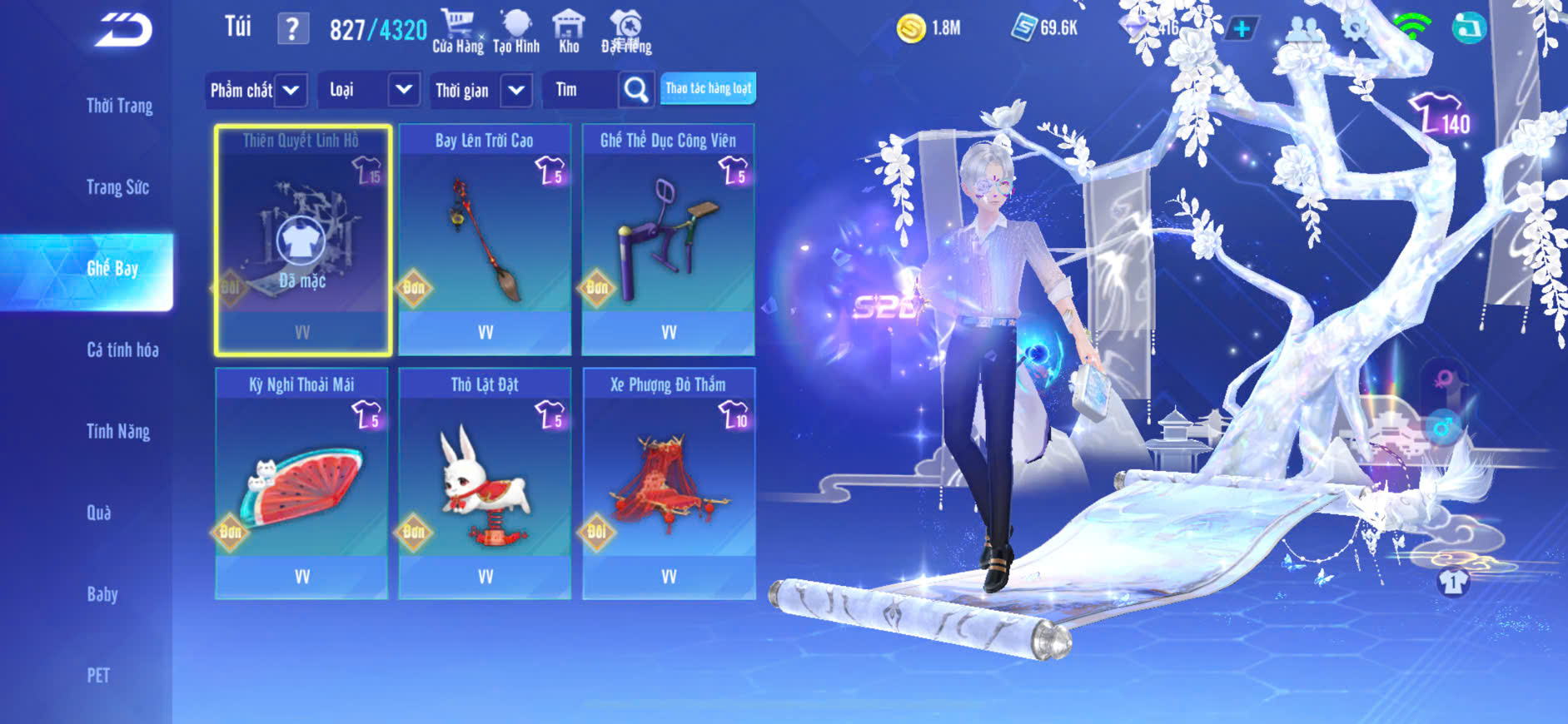Screen dimensions: 1568x724
Task: Open Kho storage
Action: 569,32
